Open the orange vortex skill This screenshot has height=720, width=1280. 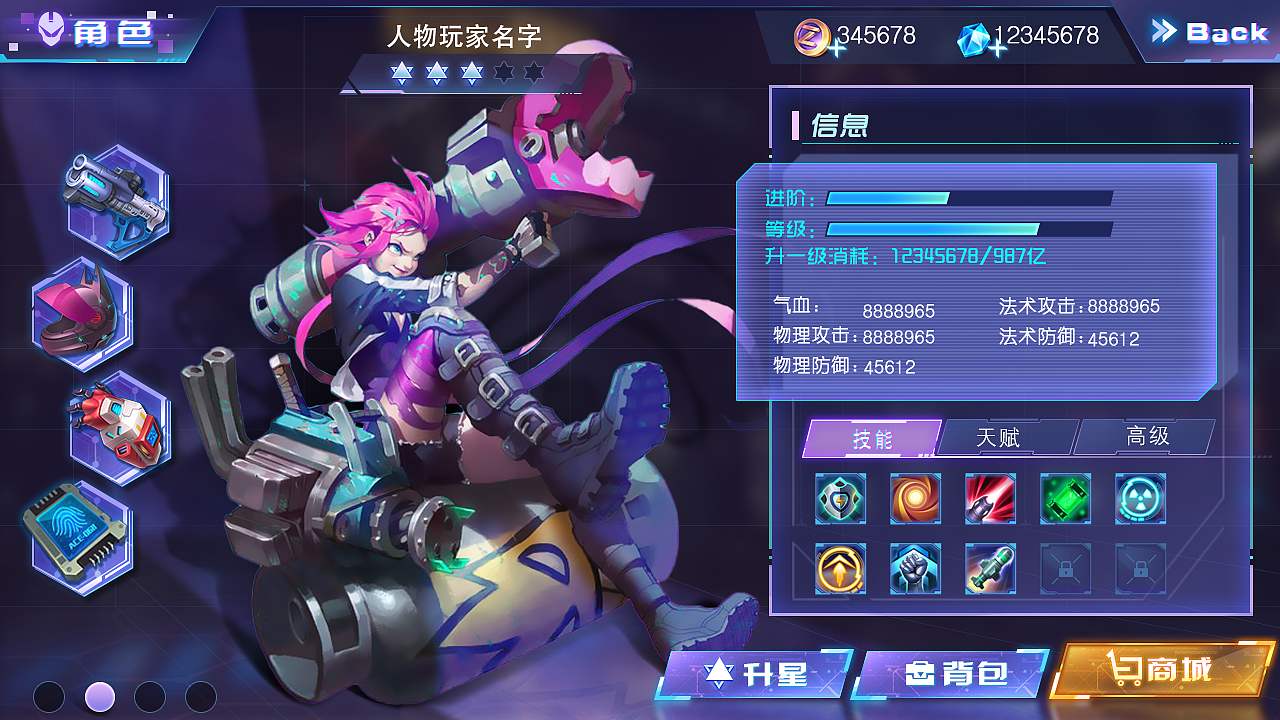[915, 498]
